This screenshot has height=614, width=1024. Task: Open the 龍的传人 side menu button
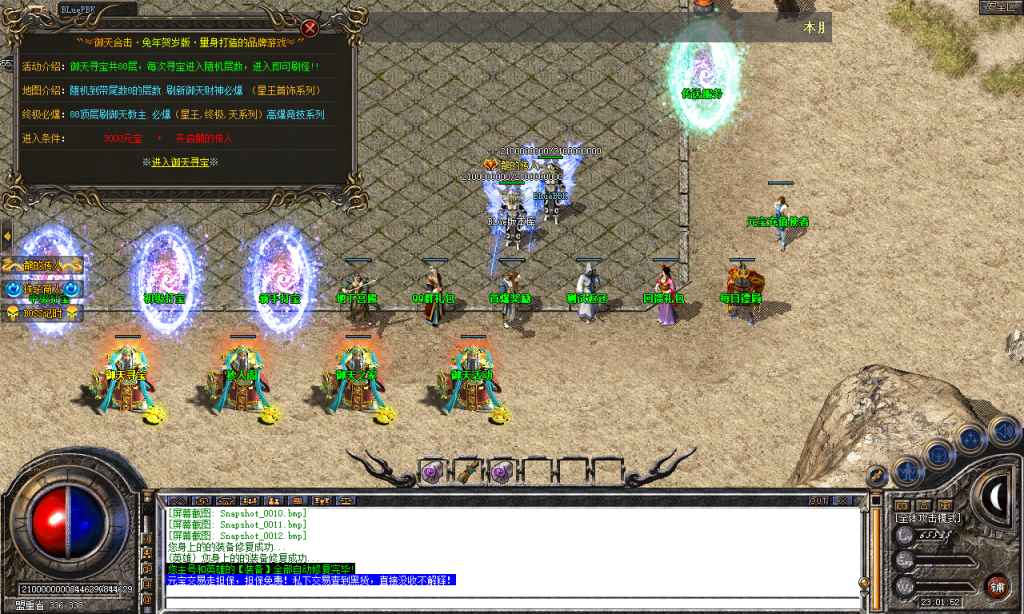click(40, 267)
